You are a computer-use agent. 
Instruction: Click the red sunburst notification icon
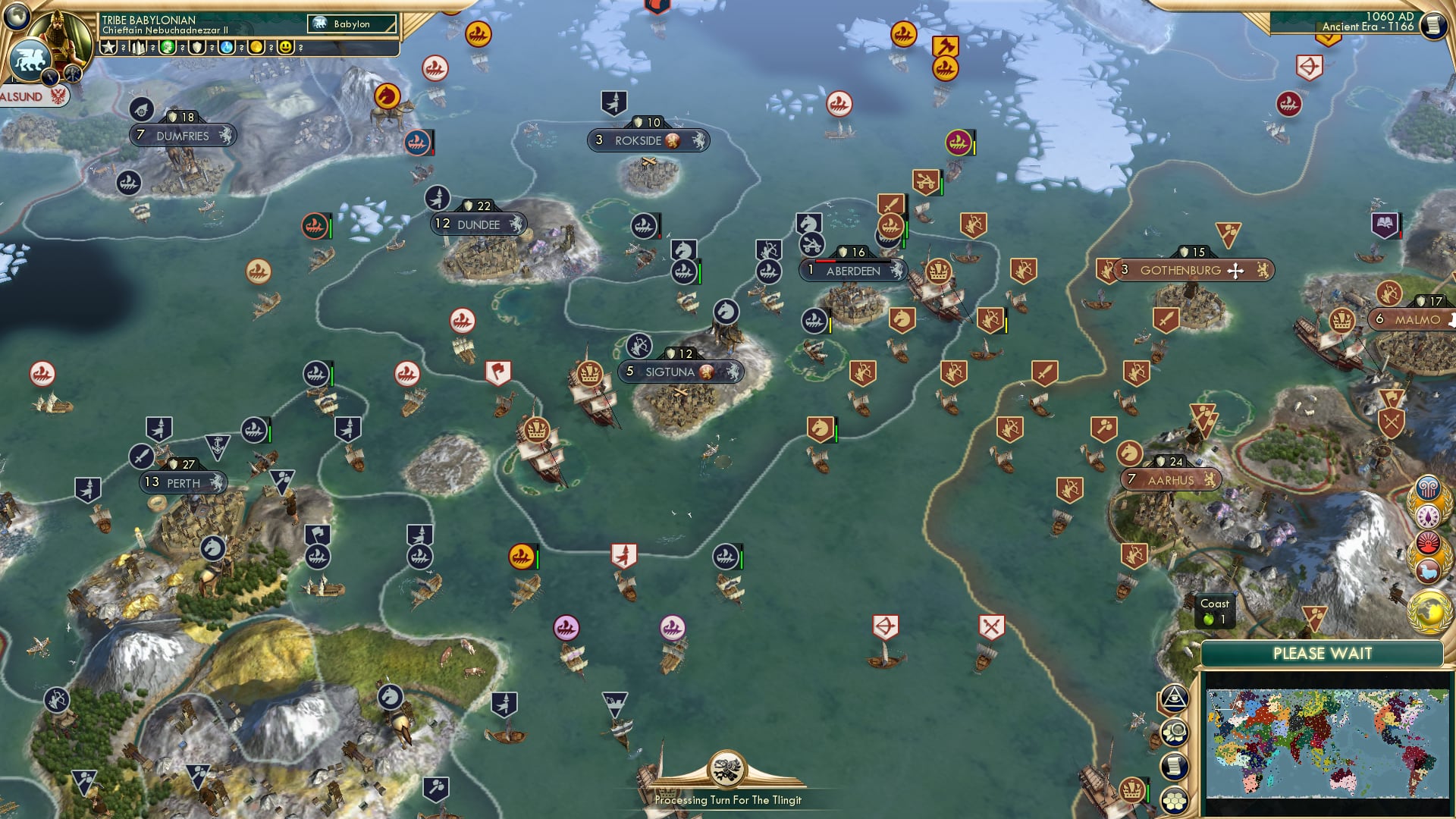(1427, 543)
